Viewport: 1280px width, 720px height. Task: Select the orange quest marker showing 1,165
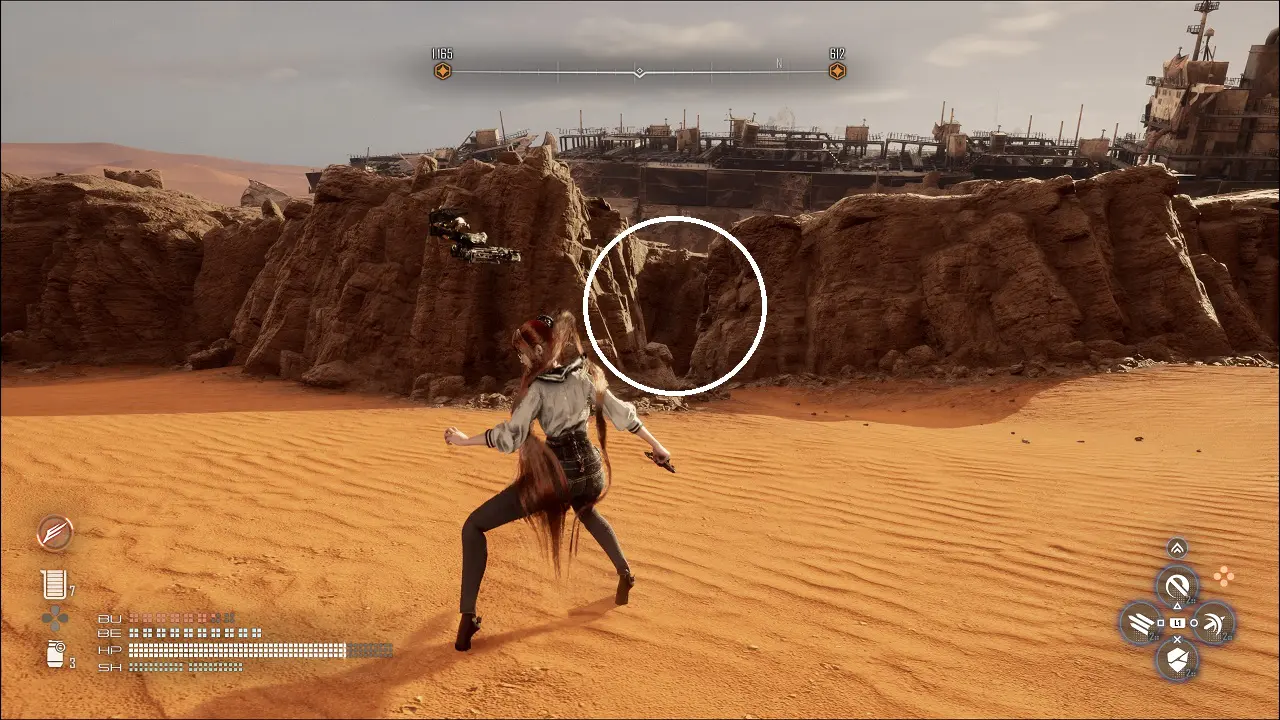point(442,71)
